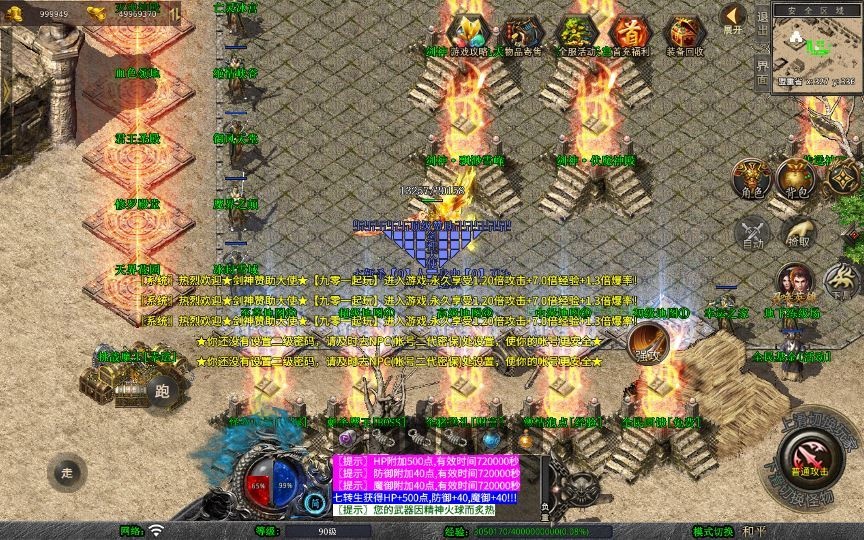Activate the 强攻 forced attack button
Image resolution: width=864 pixels, height=540 pixels.
point(647,343)
